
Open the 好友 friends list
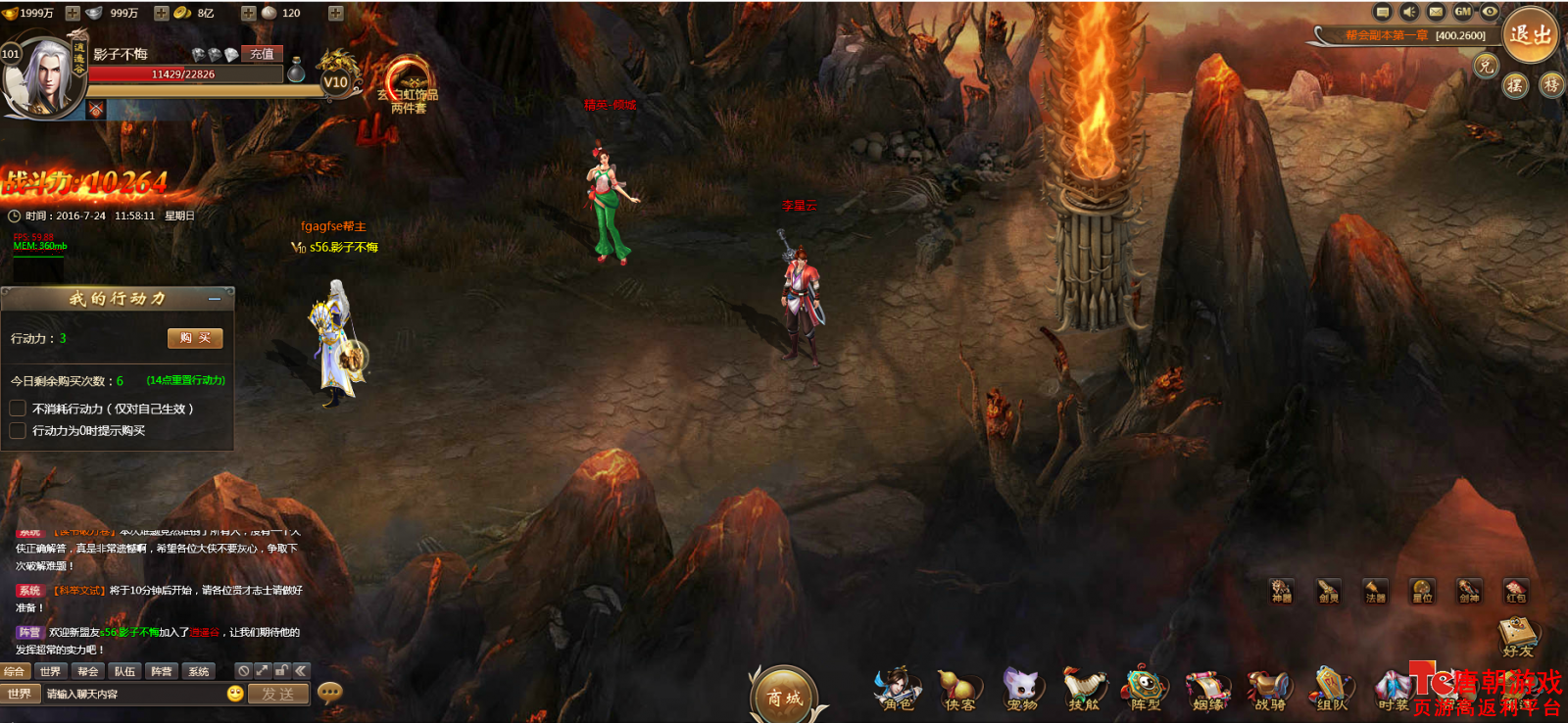point(1518,637)
